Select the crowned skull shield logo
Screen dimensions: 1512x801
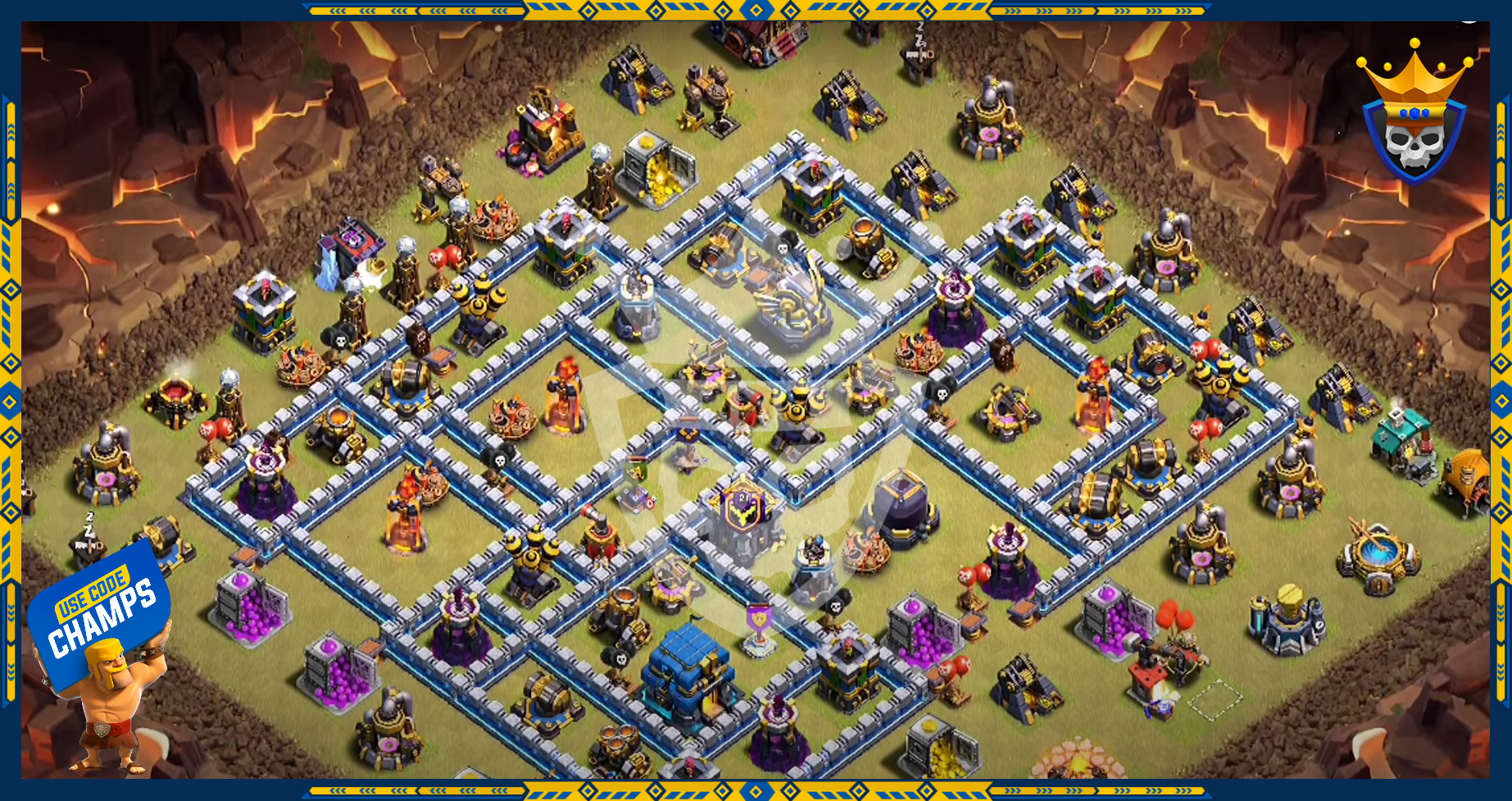click(1414, 115)
